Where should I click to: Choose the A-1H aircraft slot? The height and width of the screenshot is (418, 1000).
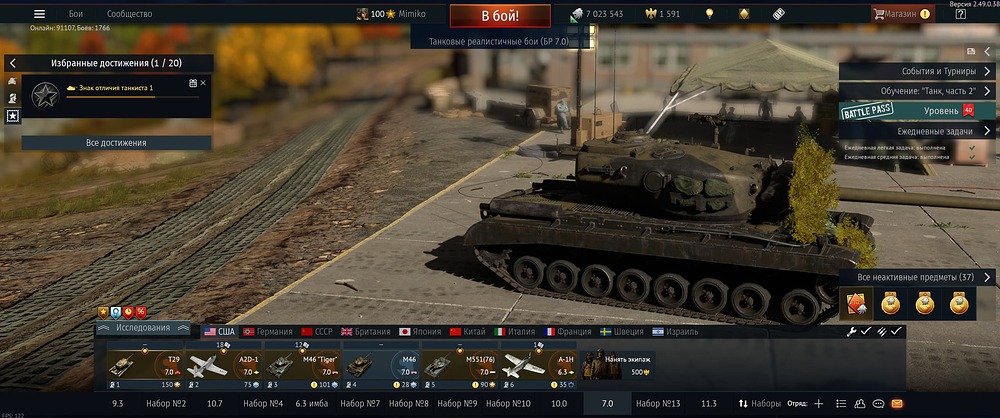tap(540, 366)
